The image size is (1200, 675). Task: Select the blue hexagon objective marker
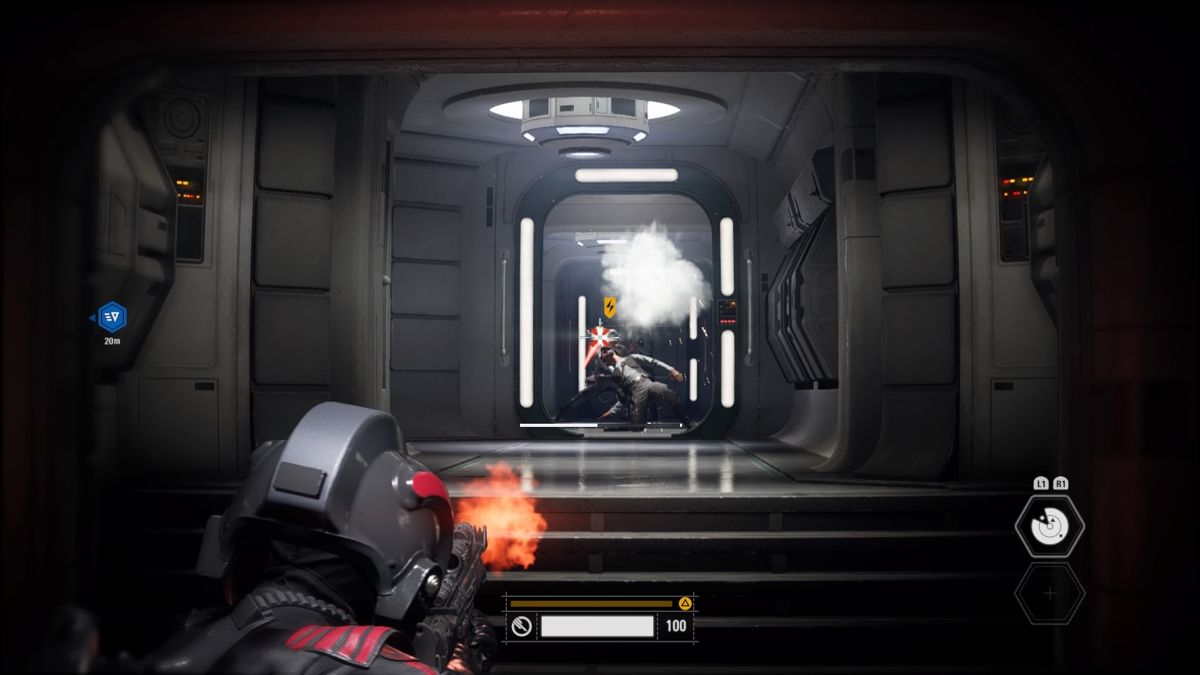(x=112, y=317)
